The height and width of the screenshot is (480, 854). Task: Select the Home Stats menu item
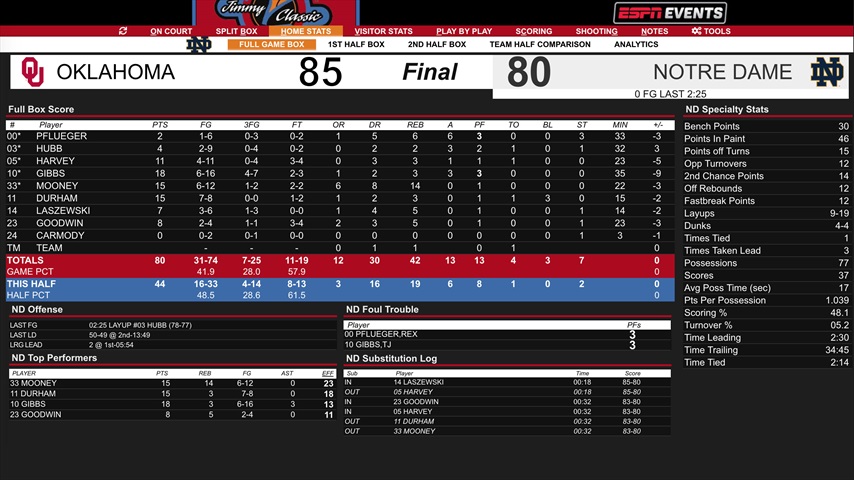click(x=305, y=31)
